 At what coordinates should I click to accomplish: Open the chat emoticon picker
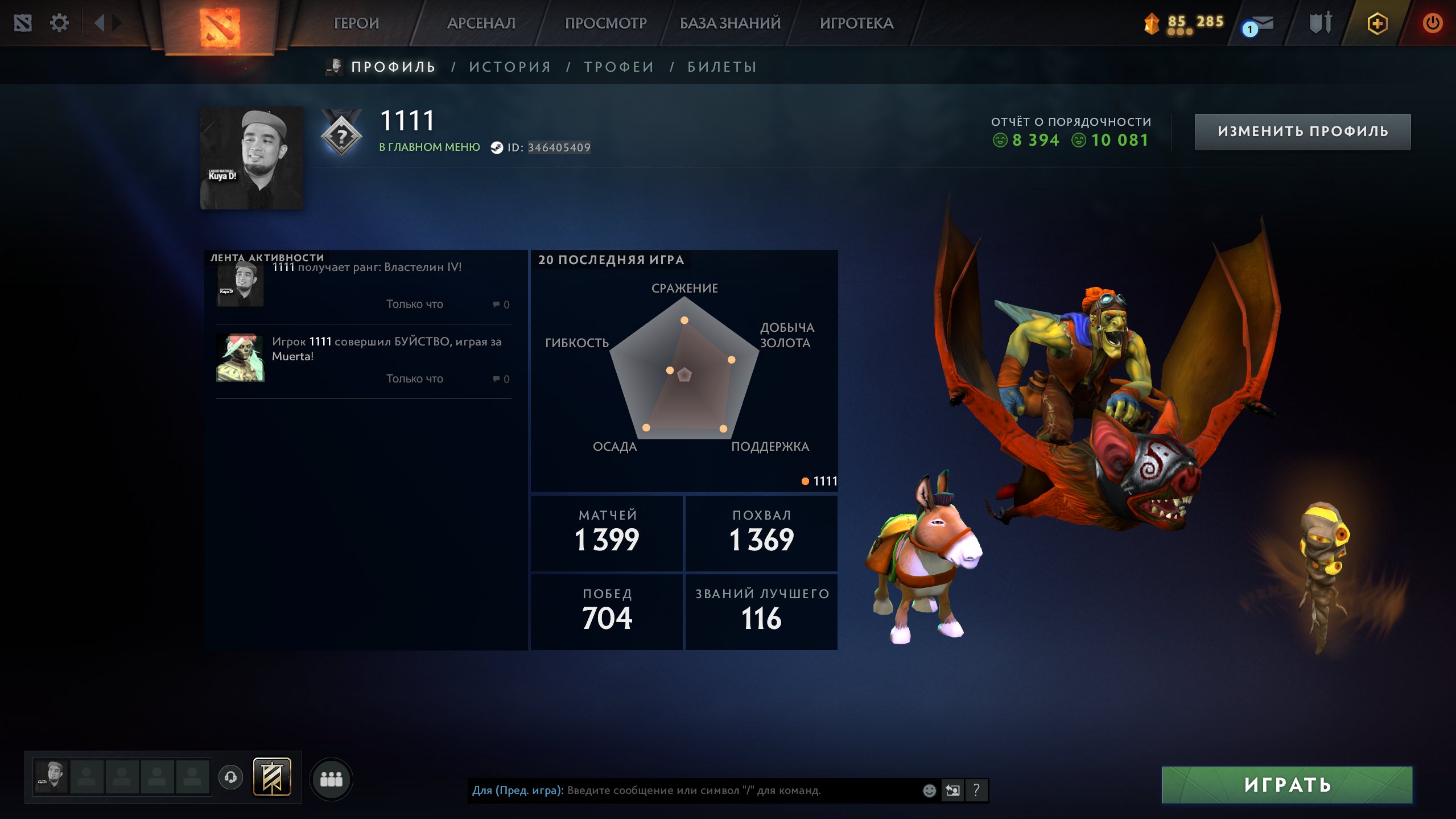pos(929,791)
